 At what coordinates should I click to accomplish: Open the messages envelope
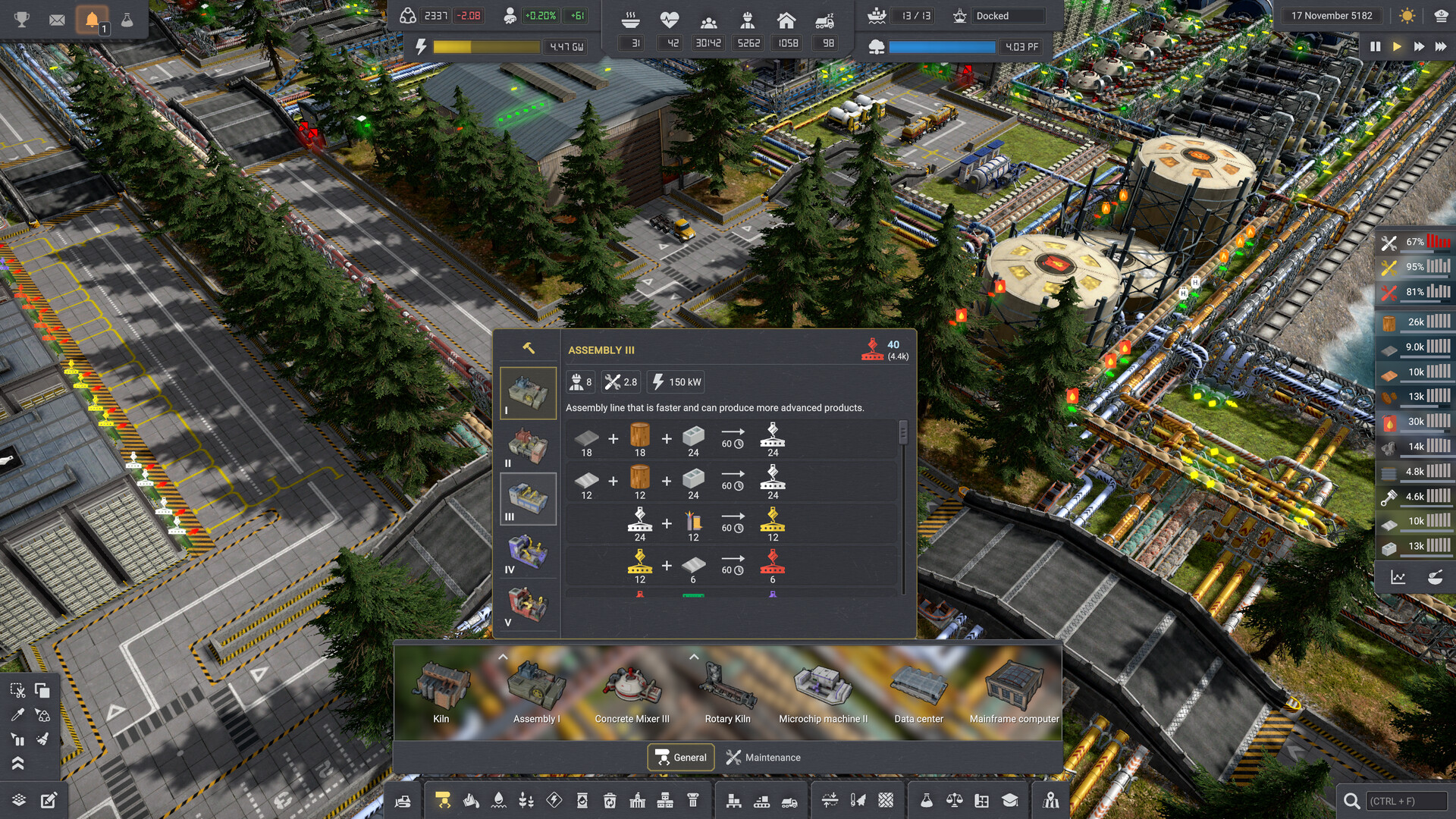click(57, 20)
